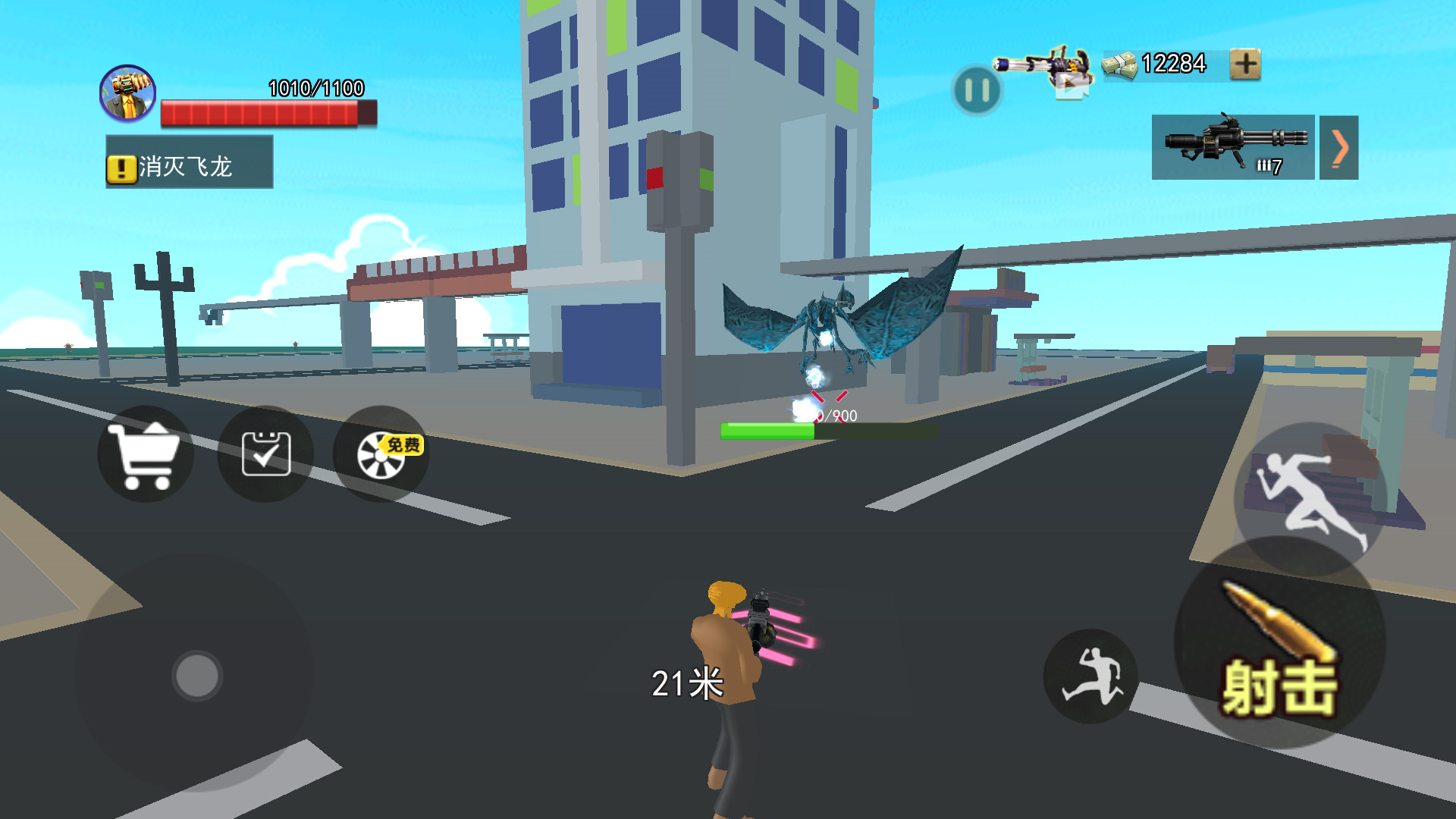The width and height of the screenshot is (1456, 819).
Task: Spin the 免费 free prize wheel
Action: coord(381,454)
